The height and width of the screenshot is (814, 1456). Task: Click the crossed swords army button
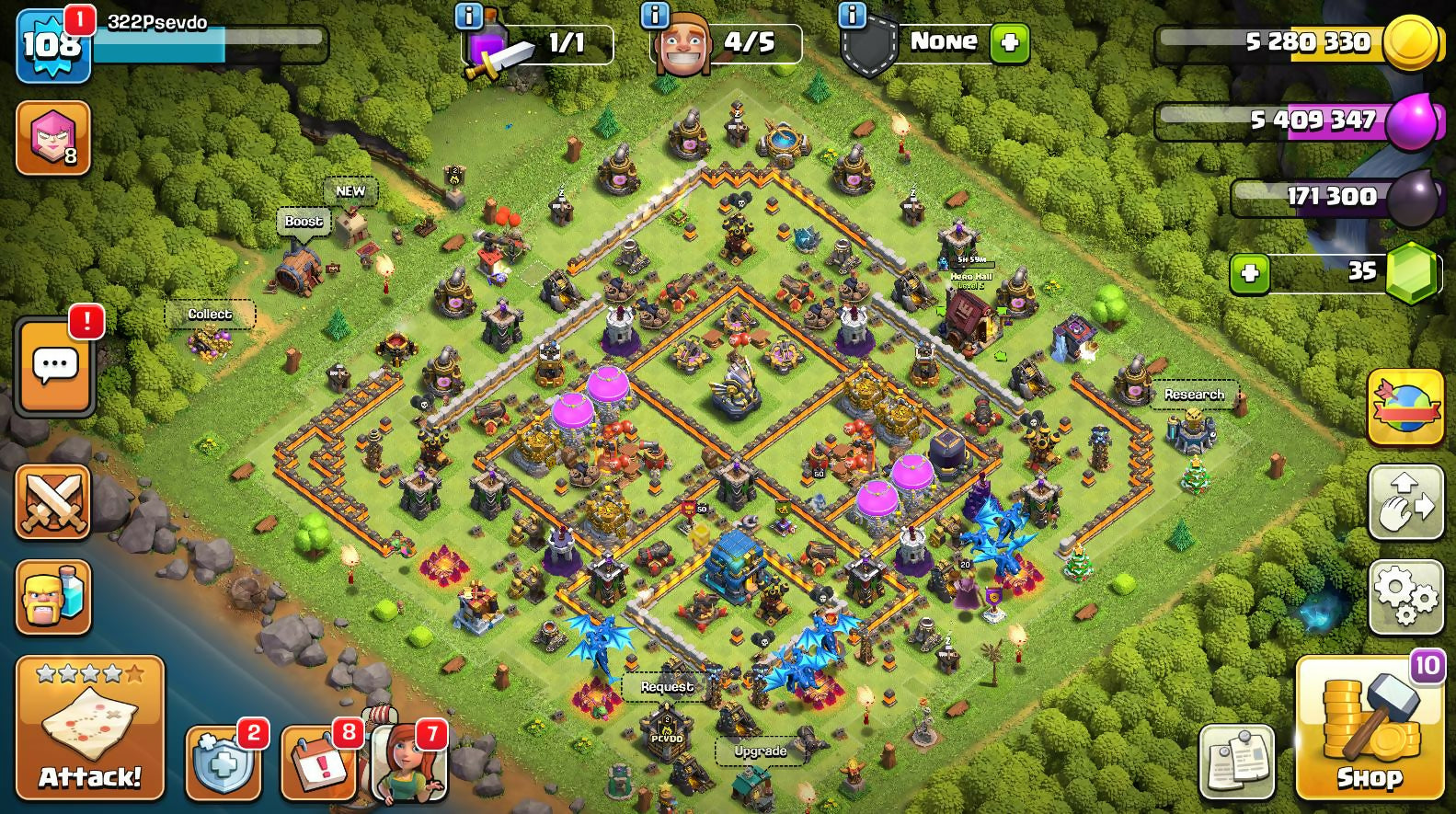pyautogui.click(x=53, y=501)
